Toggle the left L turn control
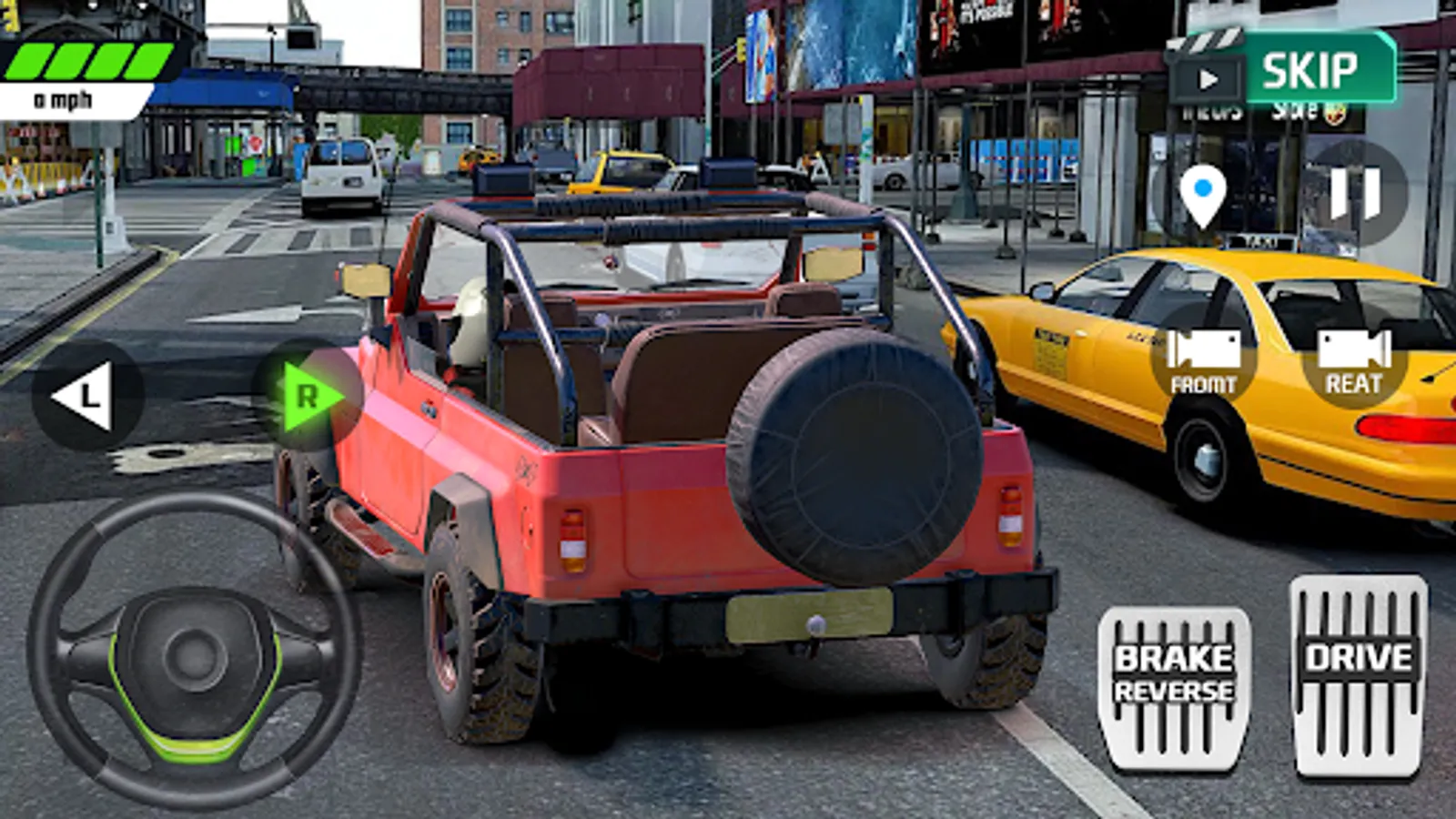 [x=88, y=393]
